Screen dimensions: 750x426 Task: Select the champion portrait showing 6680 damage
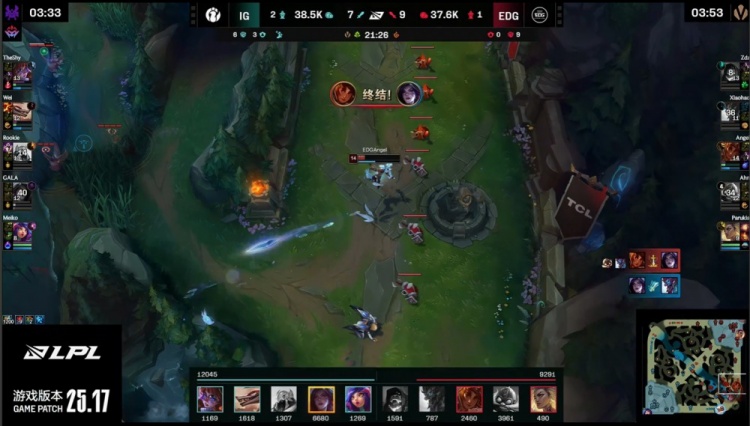point(321,399)
